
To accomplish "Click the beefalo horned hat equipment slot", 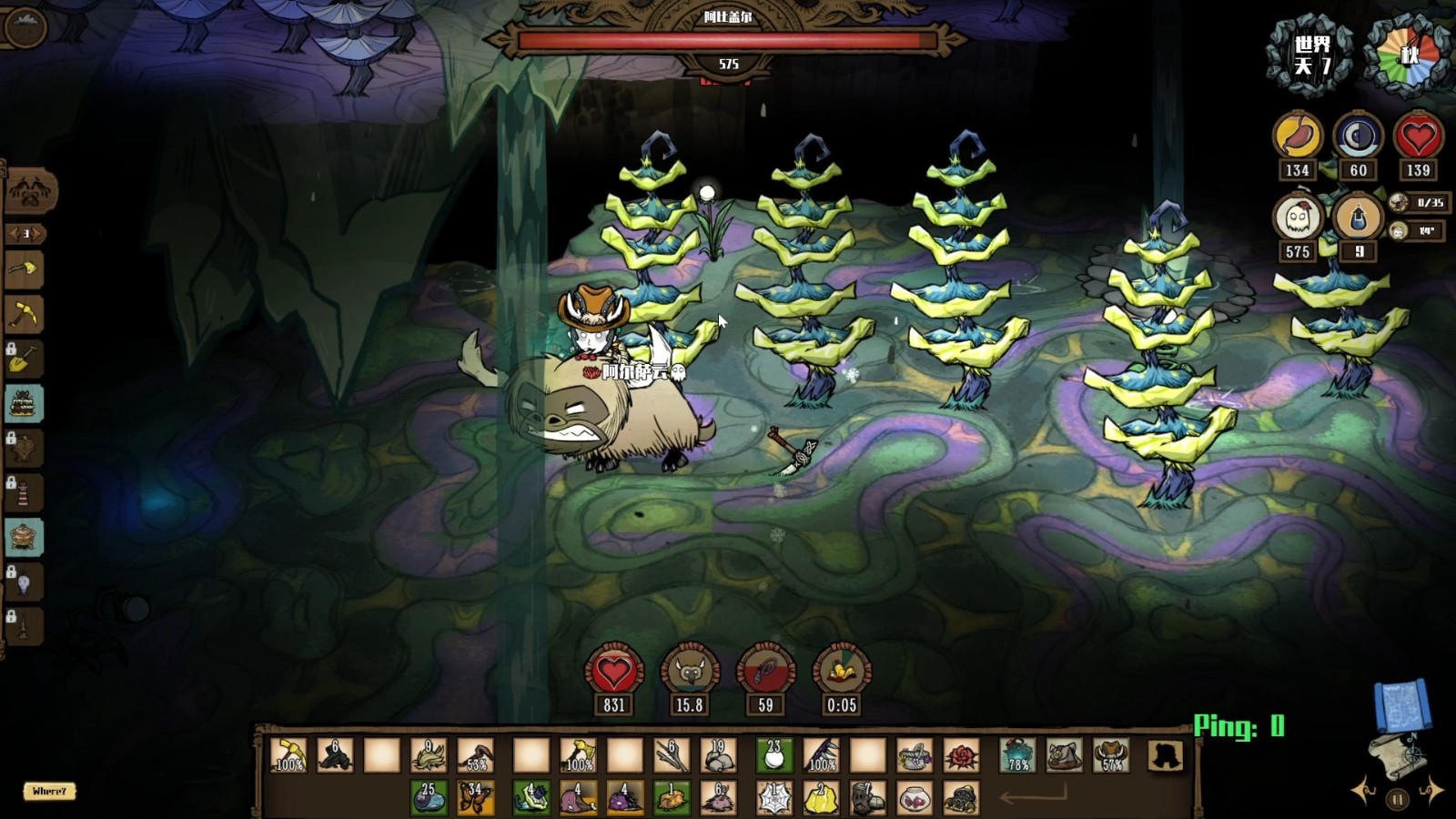I will [x=1112, y=755].
